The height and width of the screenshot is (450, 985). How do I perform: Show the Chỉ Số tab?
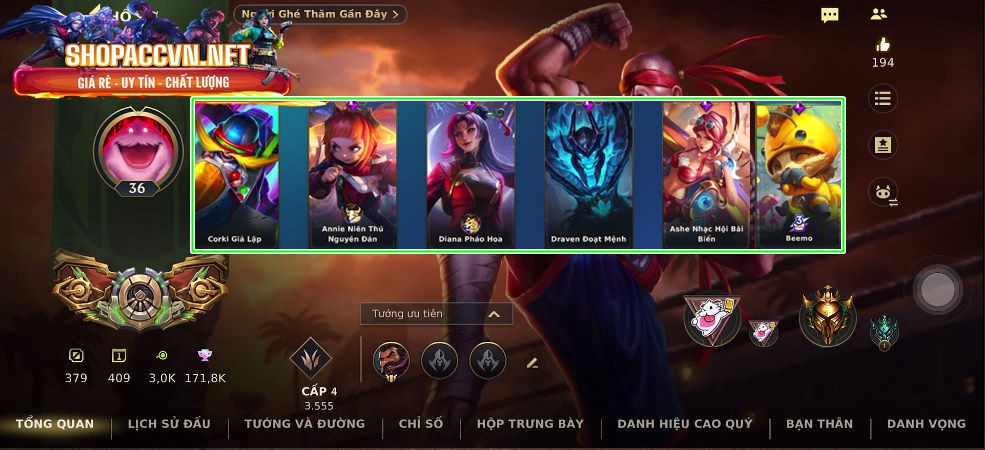tap(421, 424)
